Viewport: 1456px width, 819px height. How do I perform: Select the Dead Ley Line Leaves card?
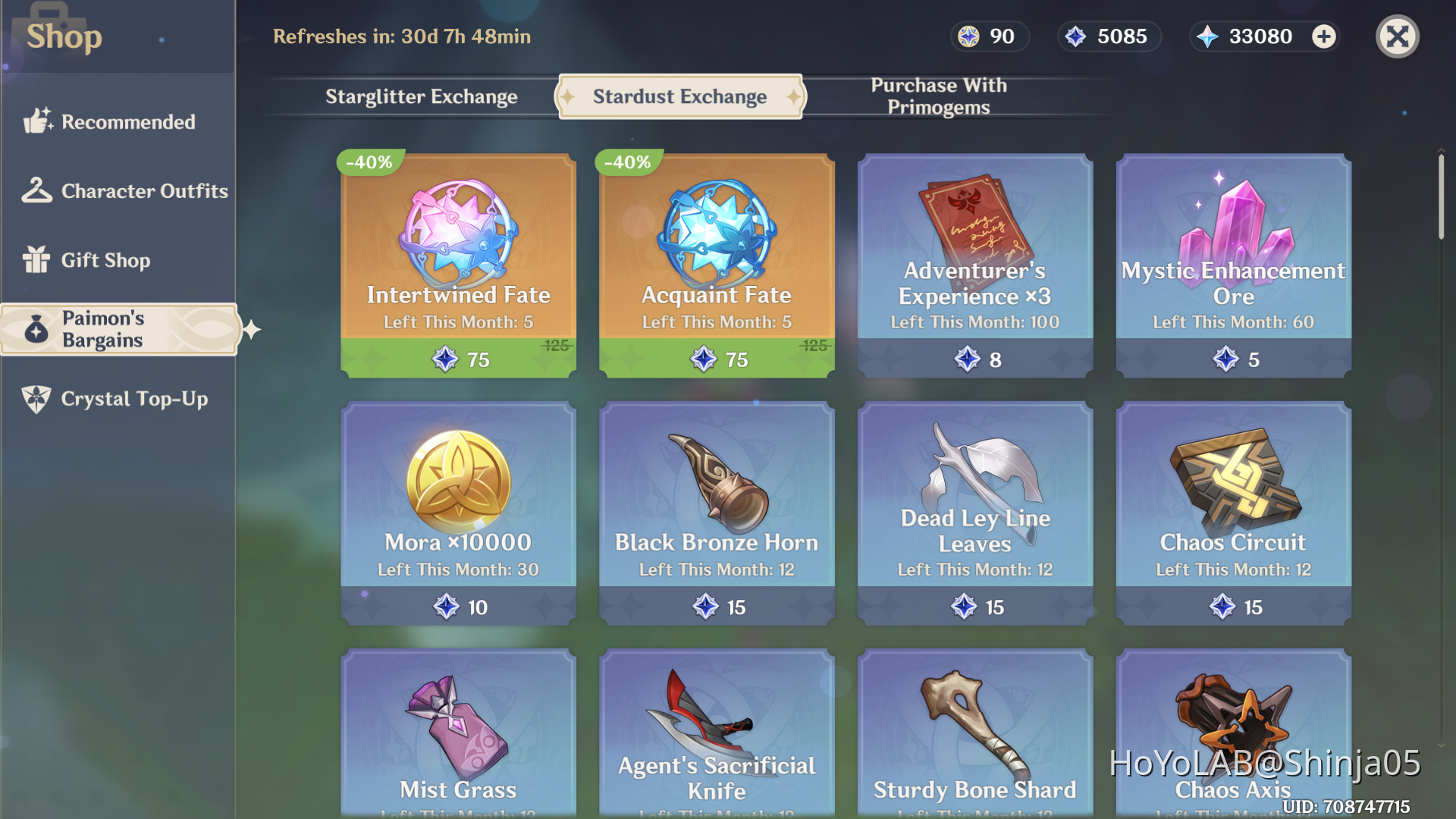pos(975,514)
